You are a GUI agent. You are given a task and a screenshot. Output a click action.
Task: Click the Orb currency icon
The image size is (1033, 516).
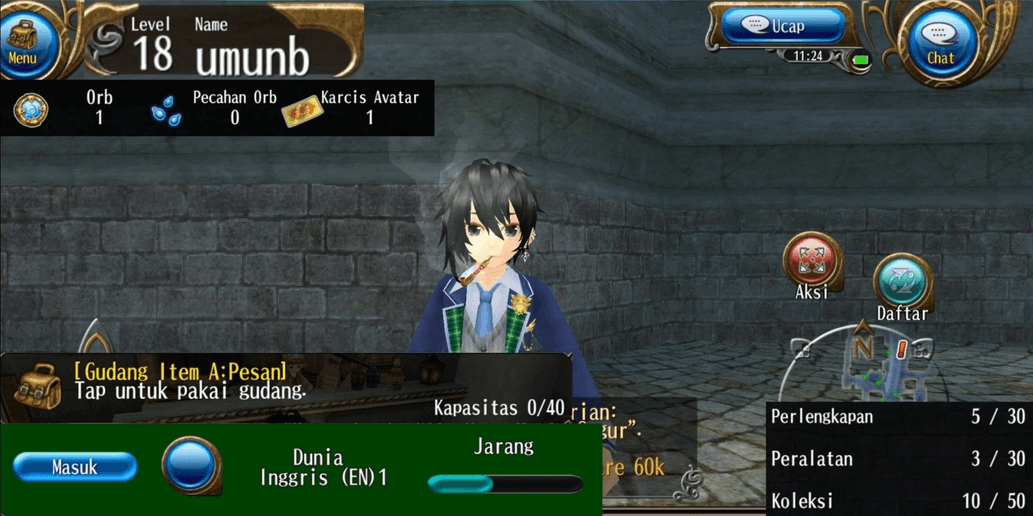[31, 109]
